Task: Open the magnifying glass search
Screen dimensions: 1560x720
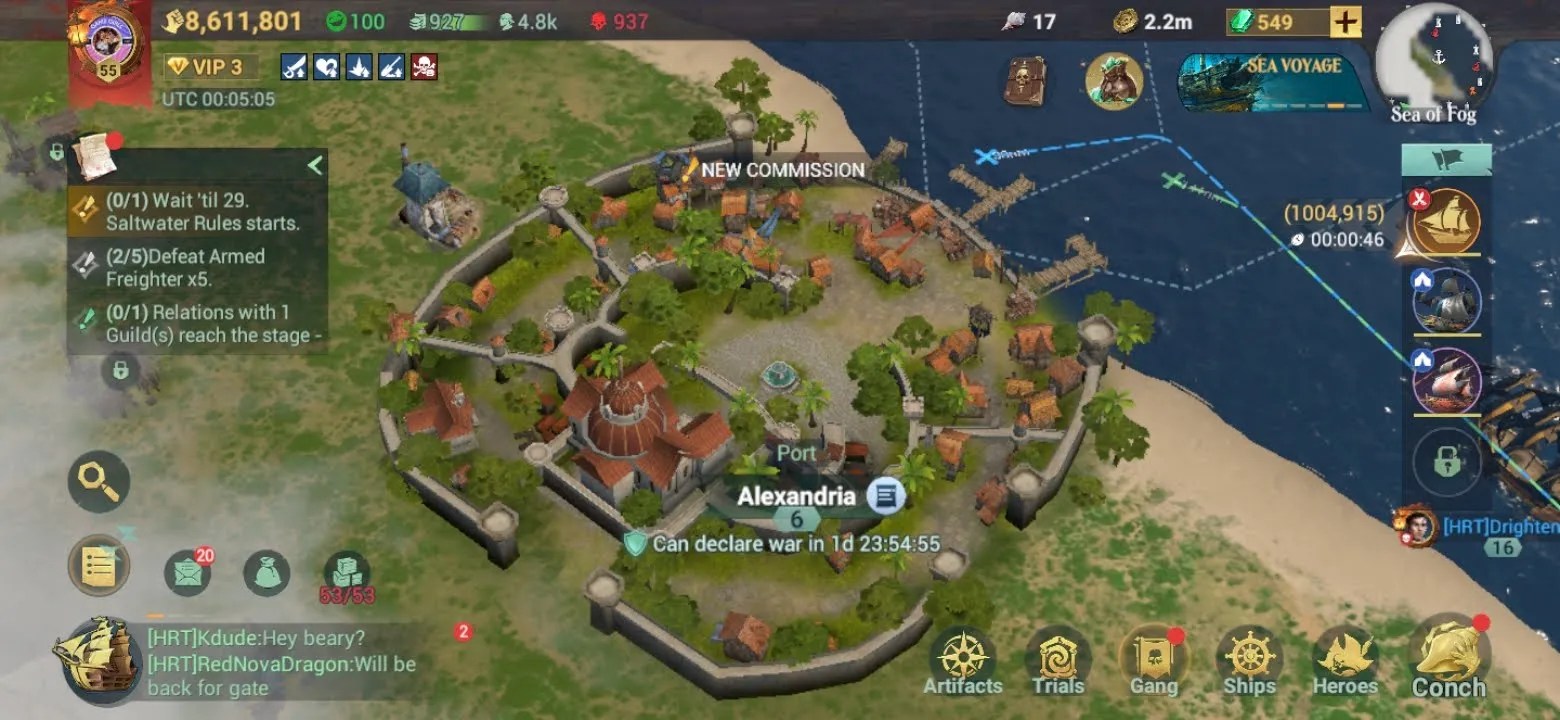Action: (x=99, y=482)
